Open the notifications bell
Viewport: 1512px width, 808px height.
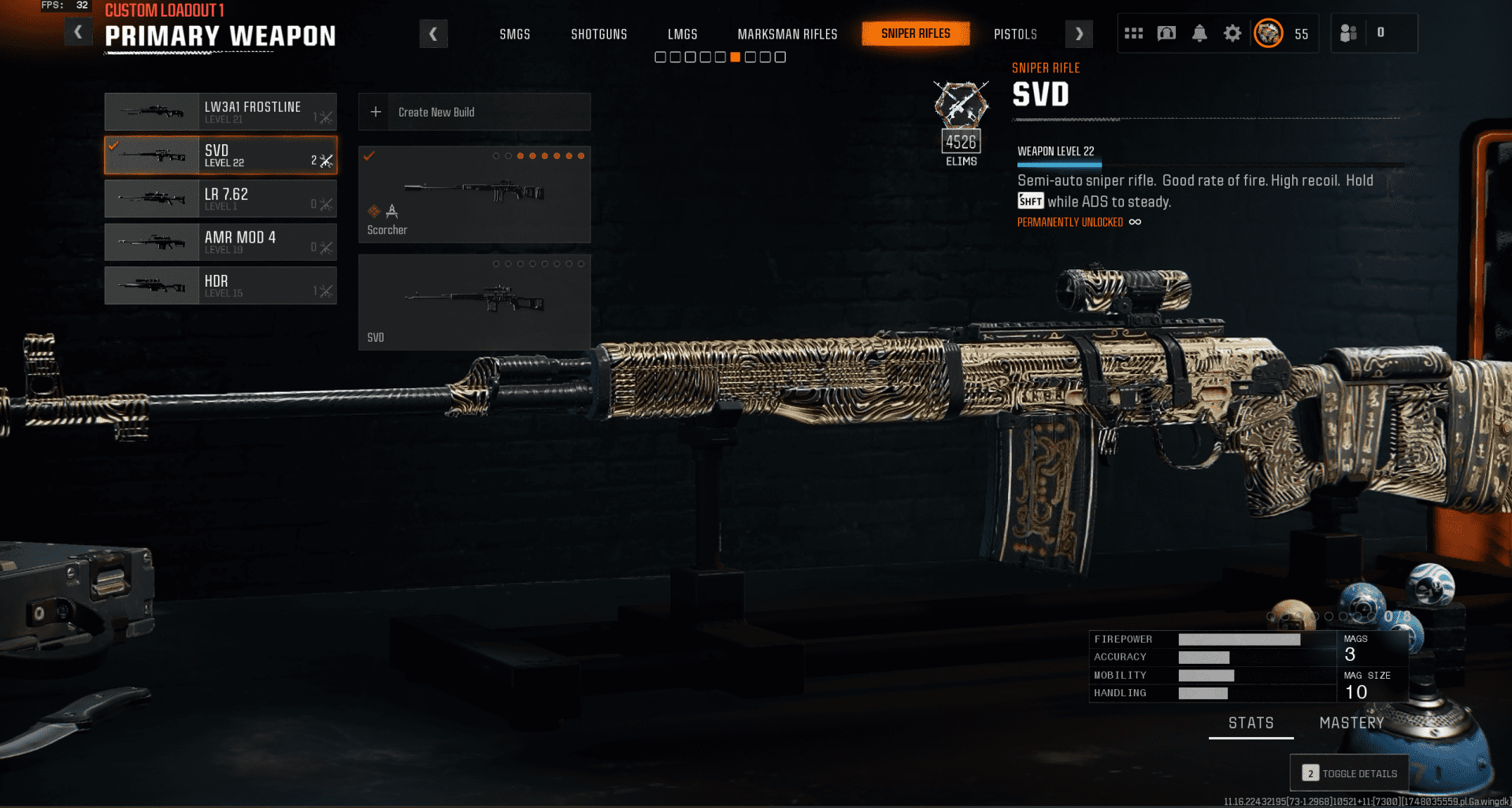(x=1199, y=33)
